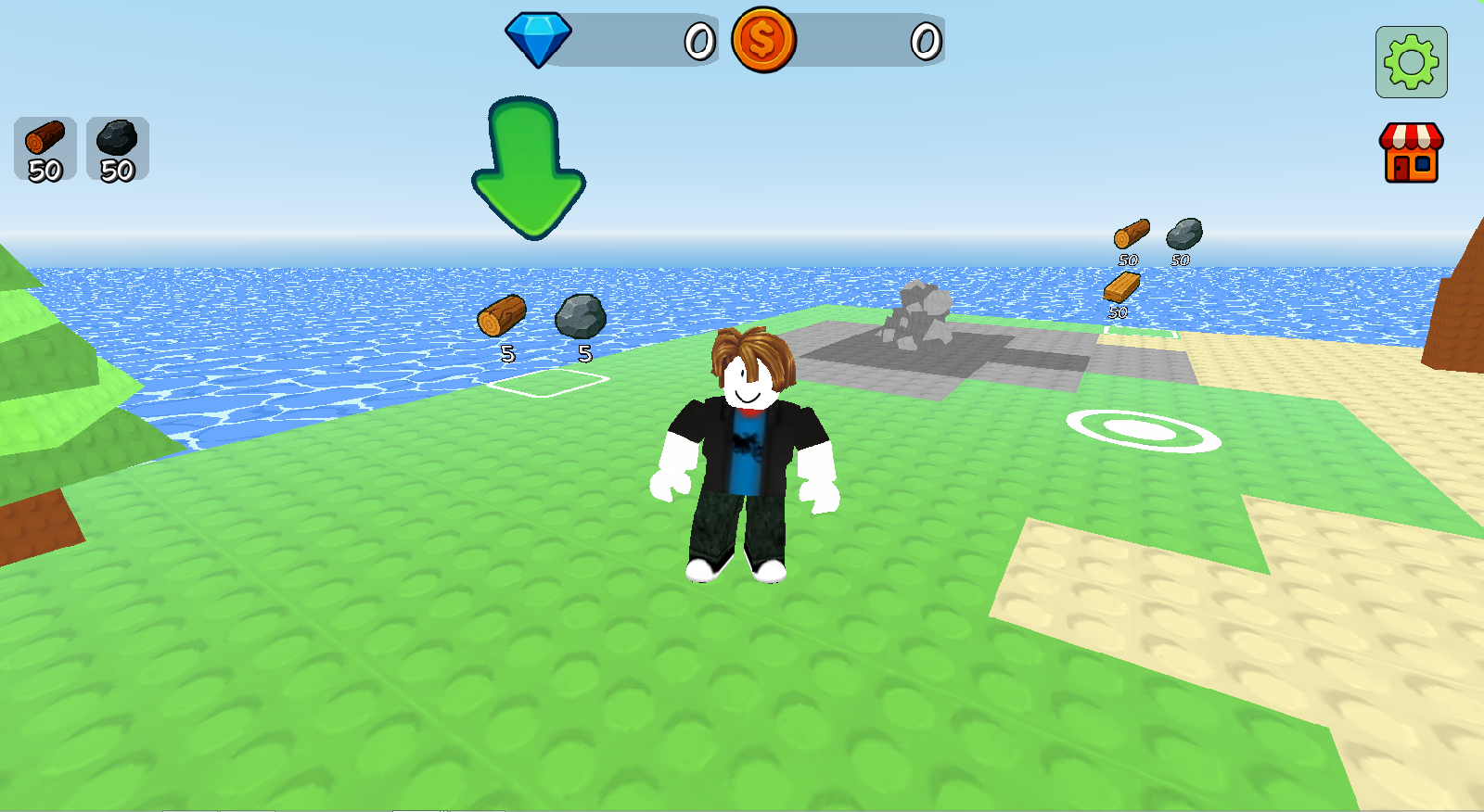Screen dimensions: 1484x812
Task: Select the wooden plank item labeled 50
Action: [1123, 285]
